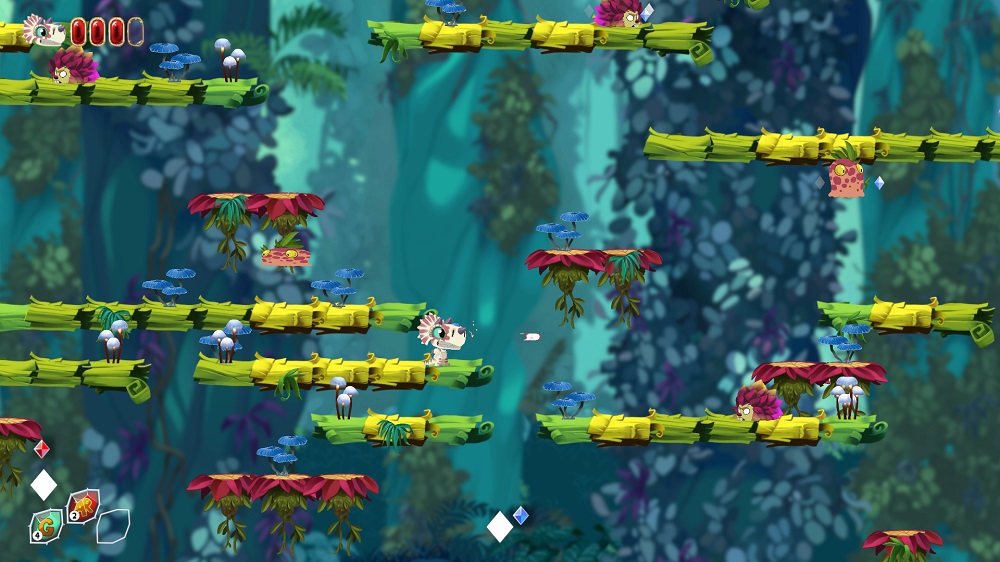Click the dinosaur character portrait icon
Screen dimensions: 1000x562
44,30
